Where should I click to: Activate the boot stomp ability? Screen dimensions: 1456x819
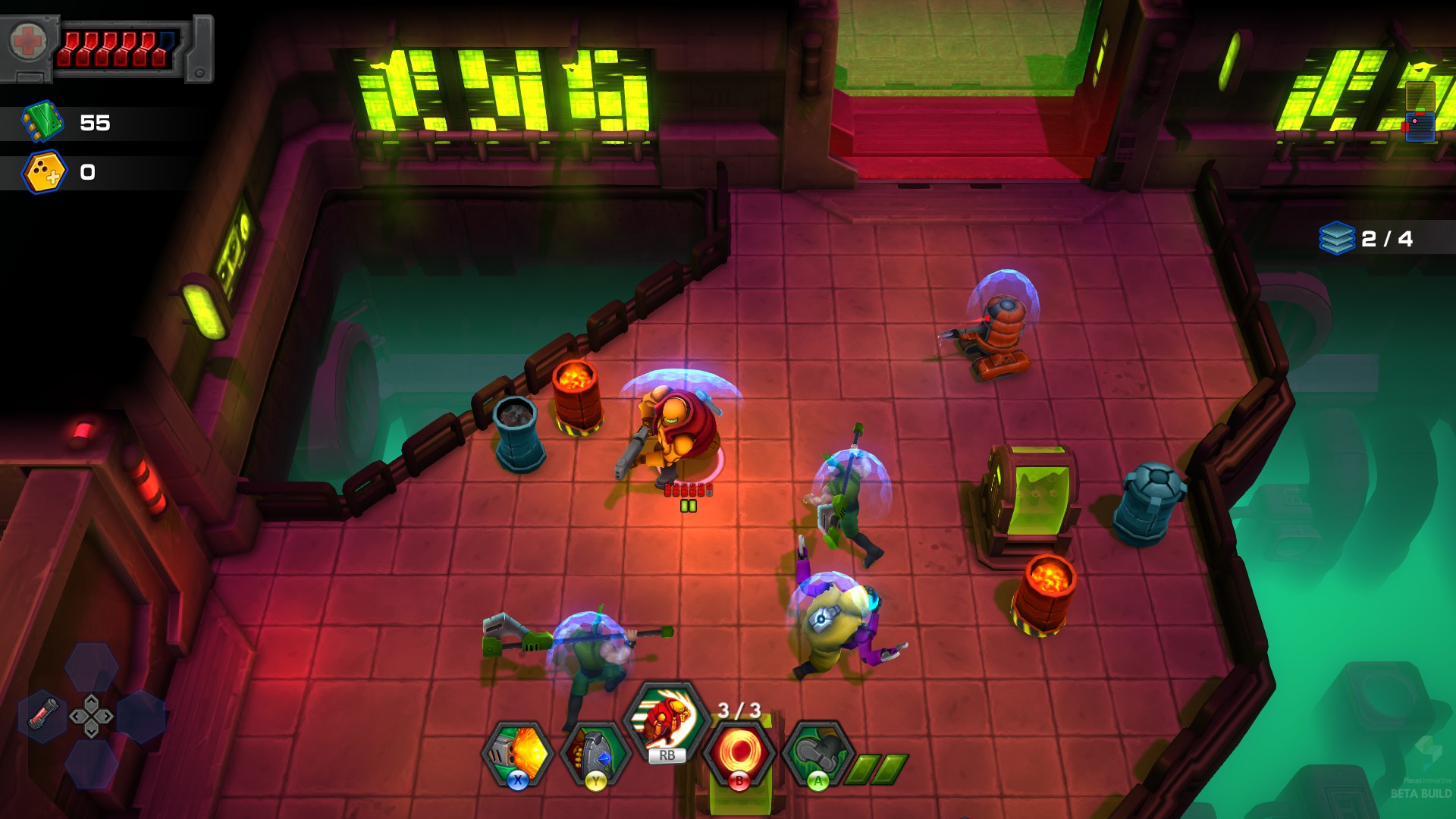click(x=817, y=753)
